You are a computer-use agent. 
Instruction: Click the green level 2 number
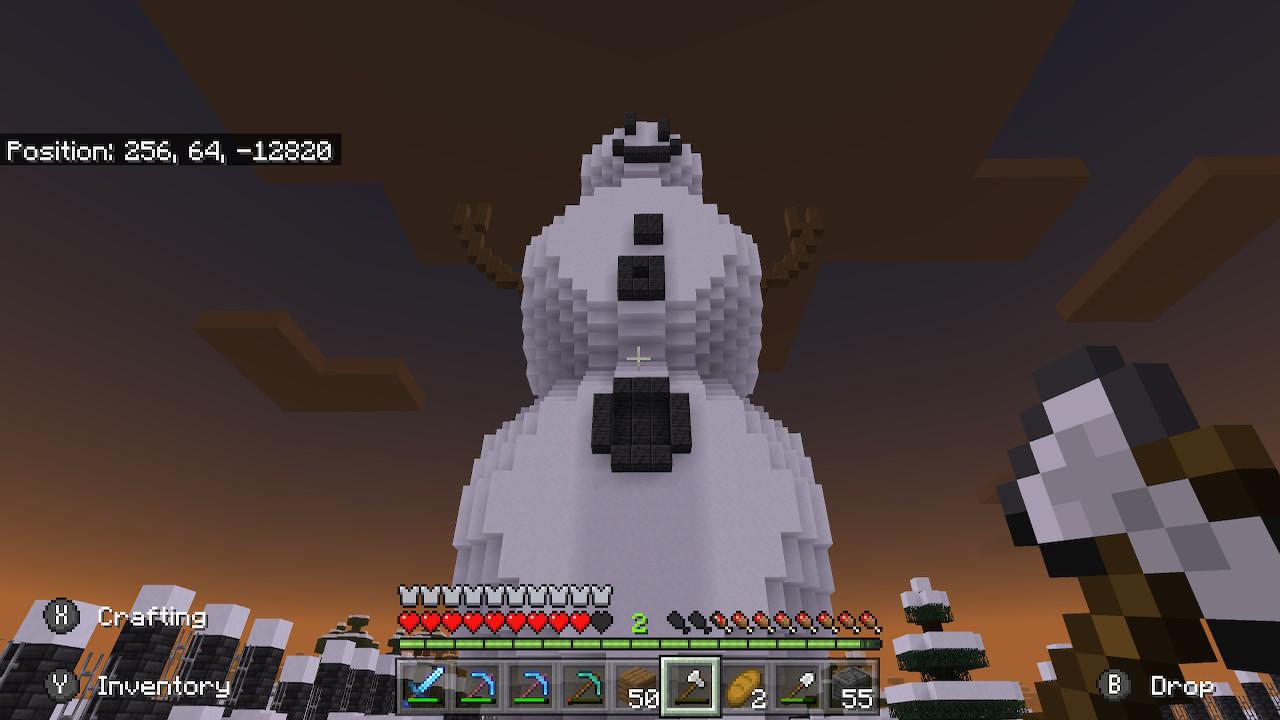tap(638, 619)
